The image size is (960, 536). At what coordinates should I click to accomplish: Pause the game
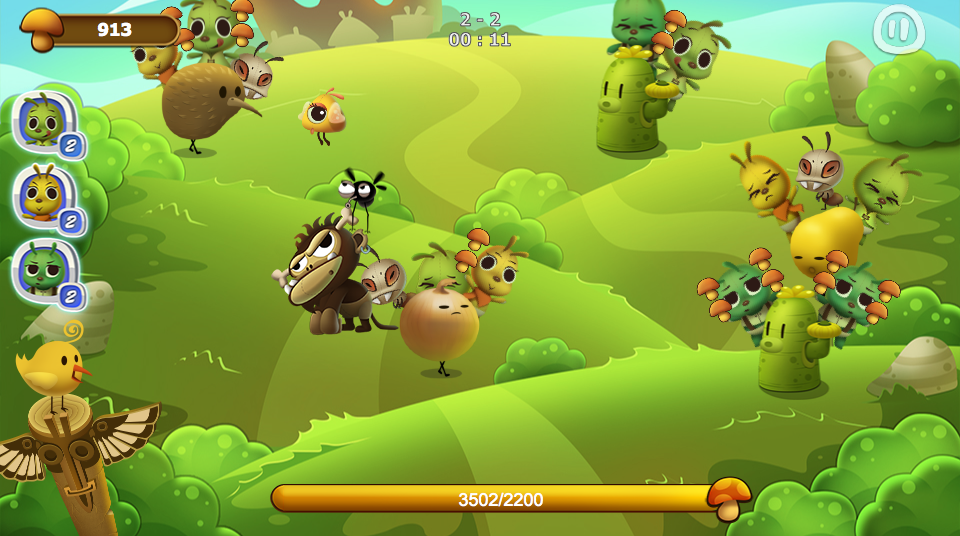point(897,30)
